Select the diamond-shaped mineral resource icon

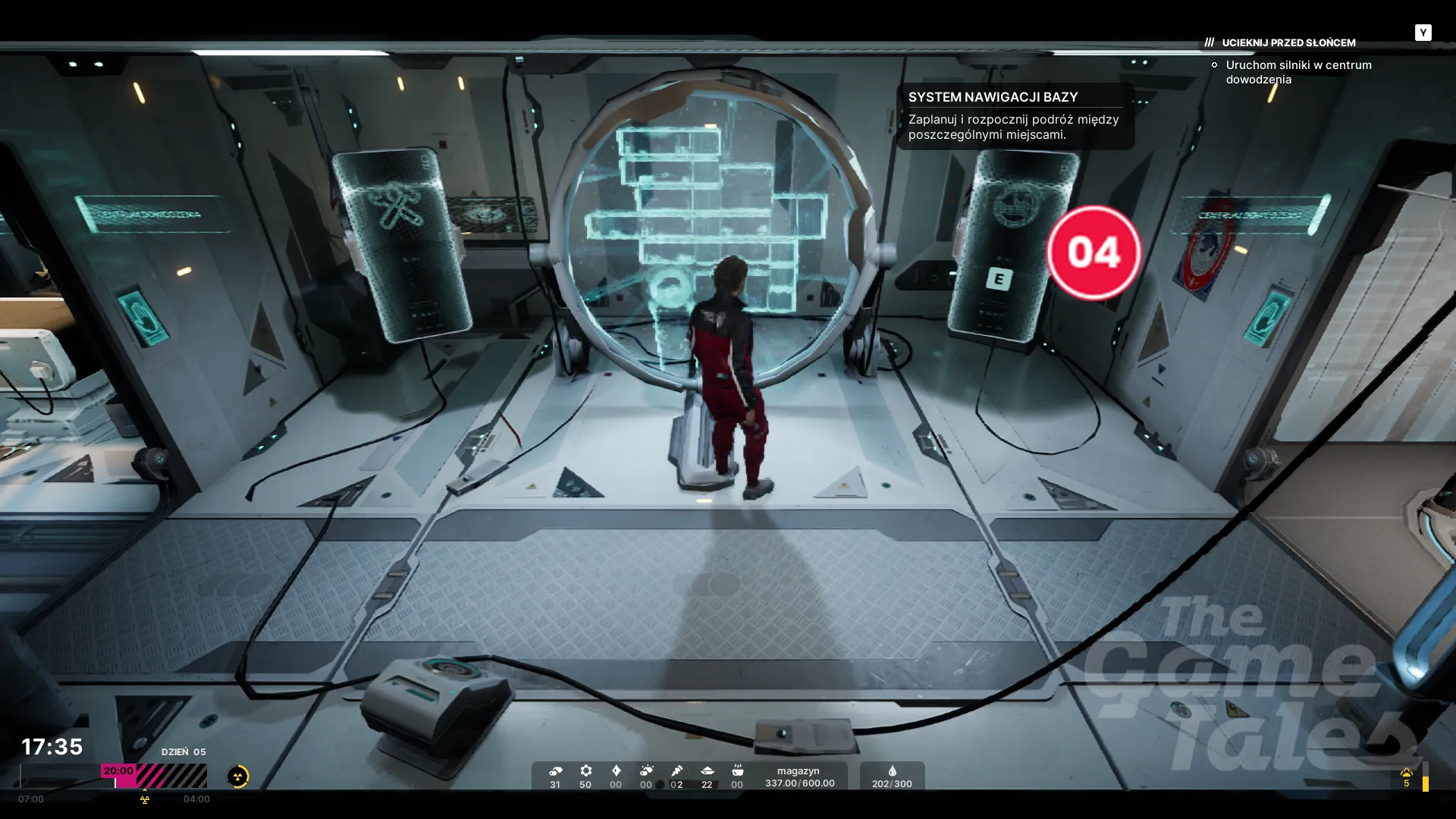[x=616, y=771]
